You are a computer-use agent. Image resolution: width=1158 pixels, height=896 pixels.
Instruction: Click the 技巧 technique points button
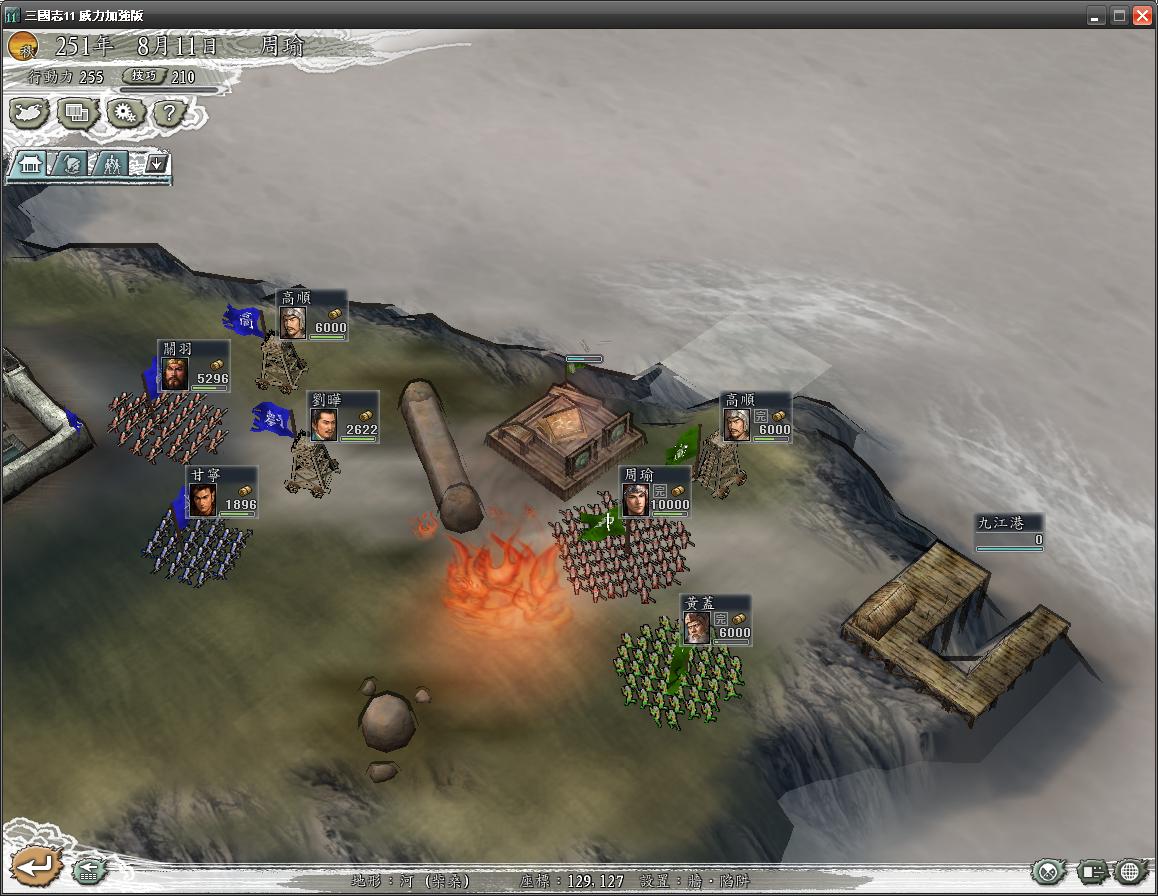140,76
